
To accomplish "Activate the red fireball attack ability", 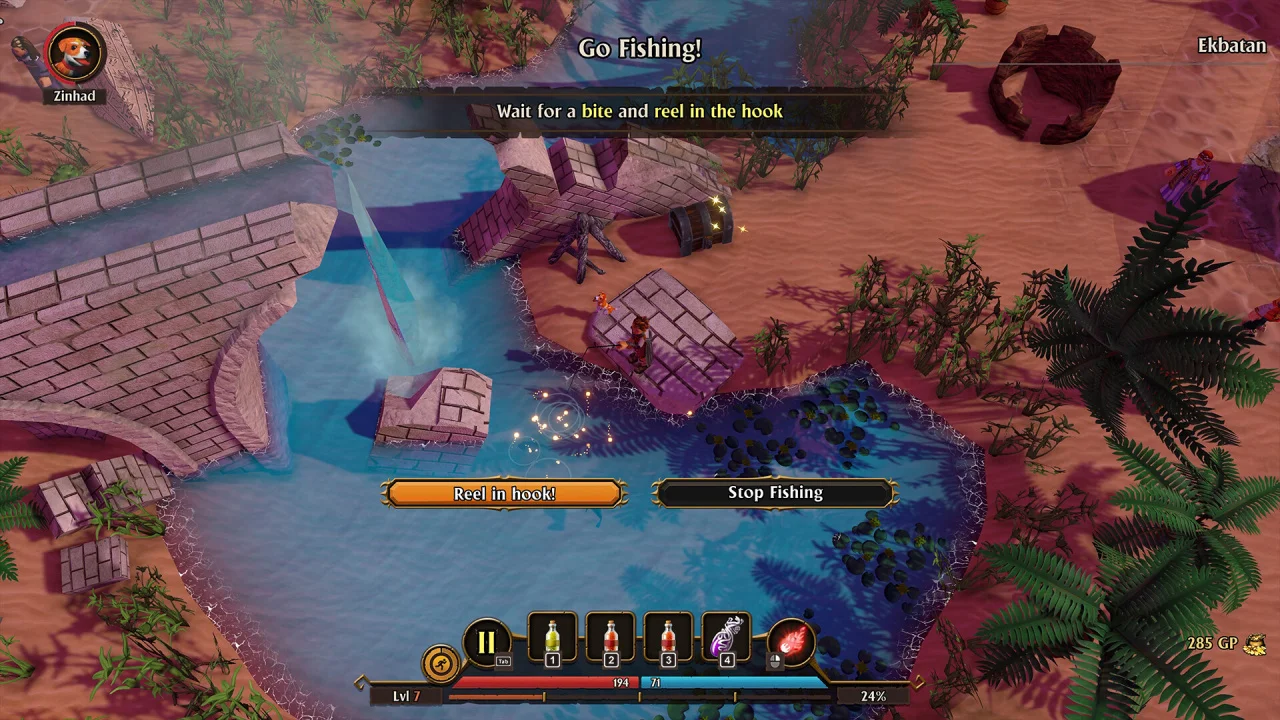I will click(x=791, y=641).
